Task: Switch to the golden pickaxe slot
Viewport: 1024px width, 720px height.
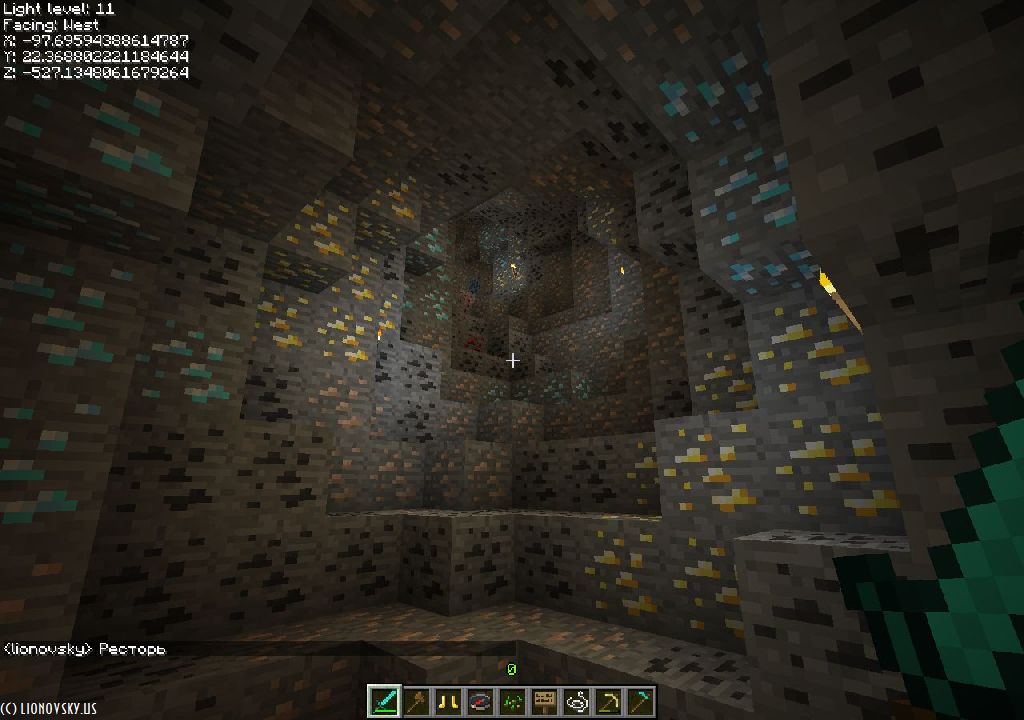Action: (x=608, y=701)
